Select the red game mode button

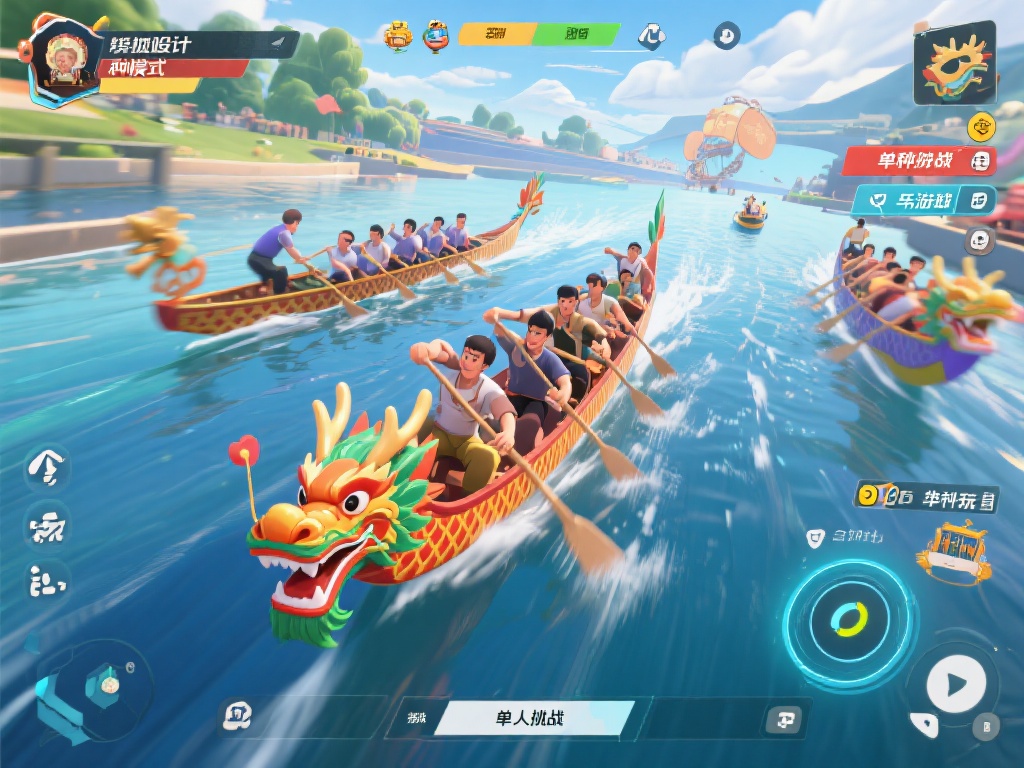pos(918,160)
